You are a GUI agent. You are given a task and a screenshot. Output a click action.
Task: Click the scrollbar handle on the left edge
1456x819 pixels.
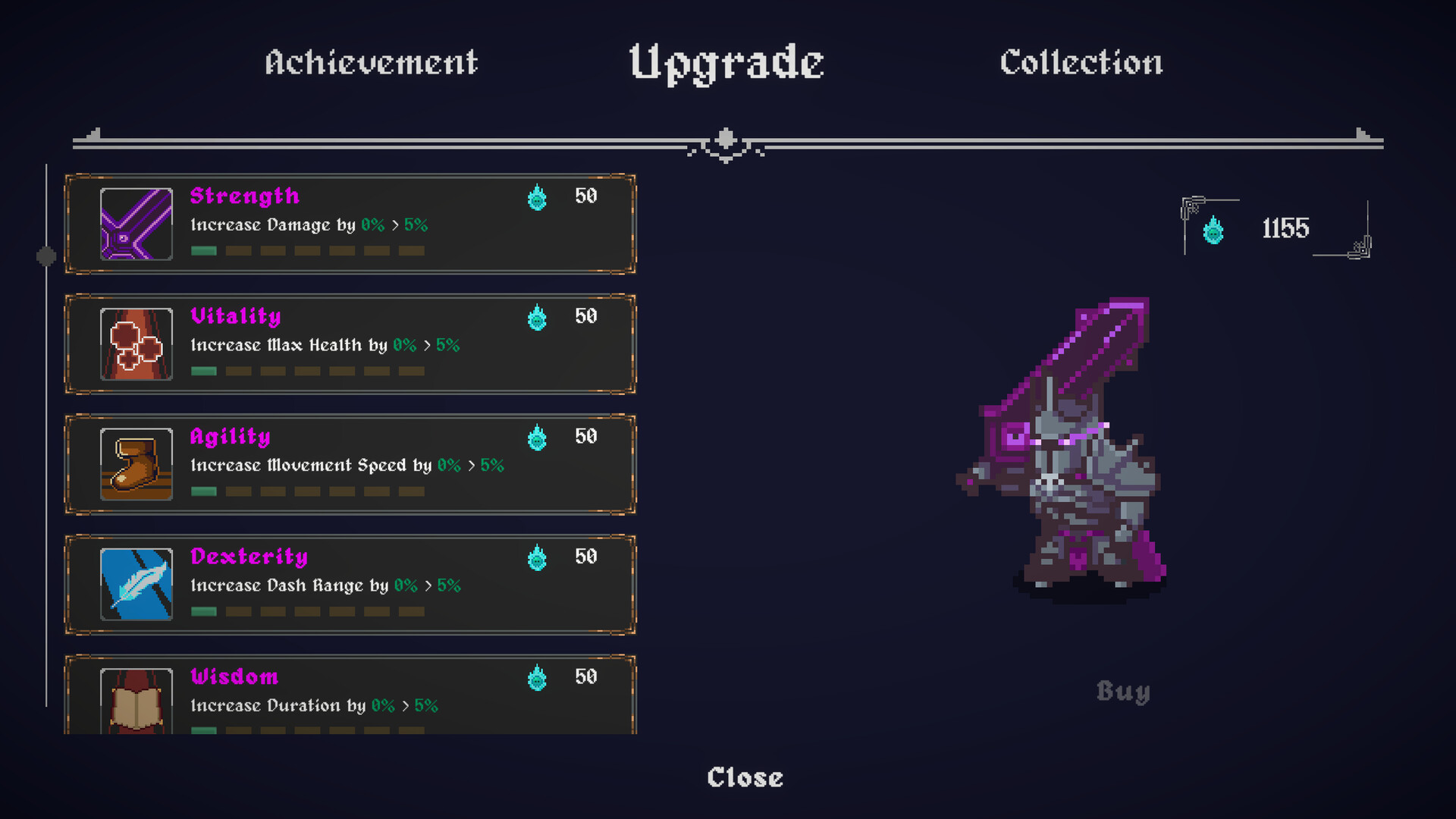(47, 256)
